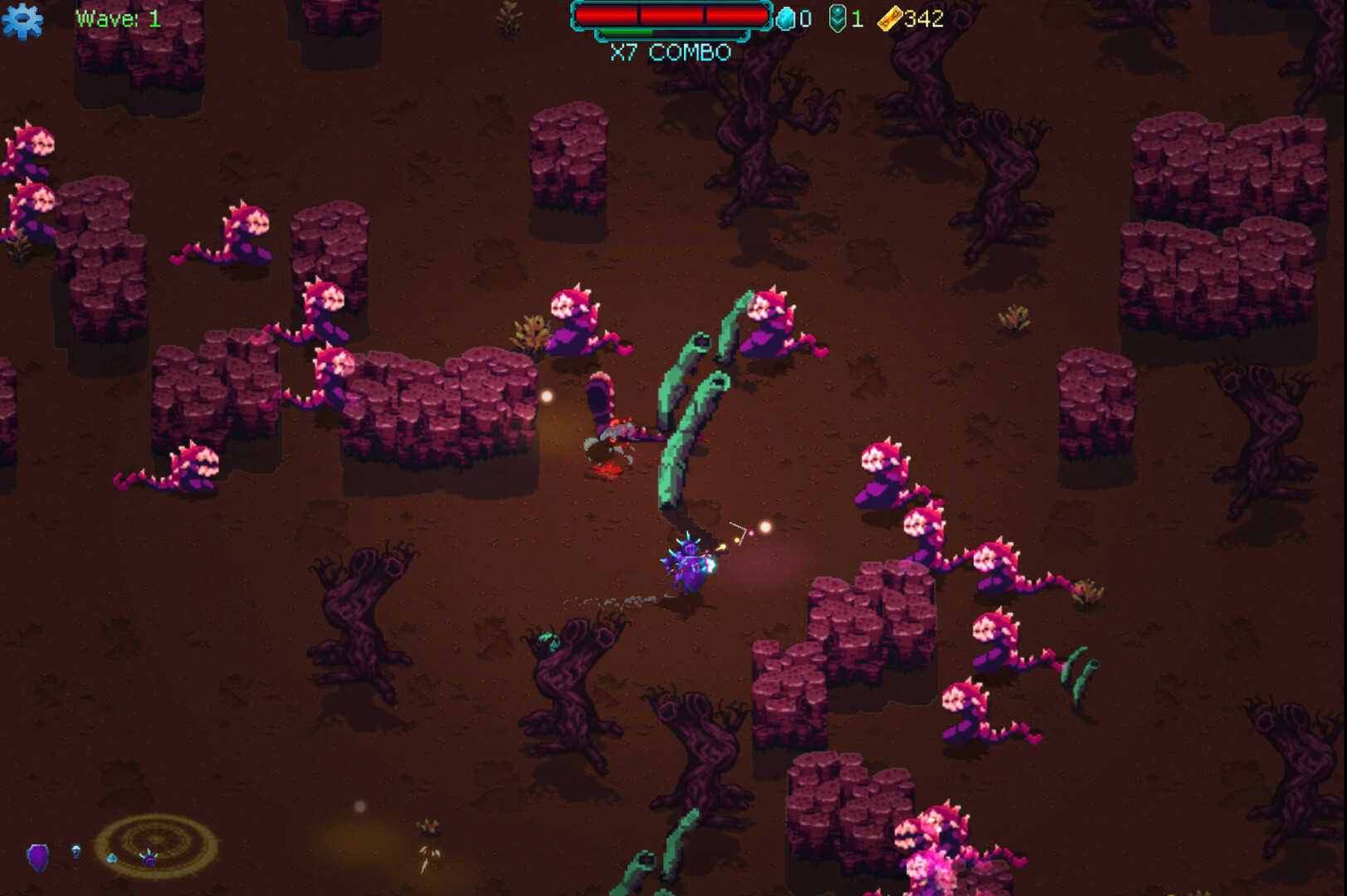
Task: Select the X7 COMBO text
Action: [670, 51]
